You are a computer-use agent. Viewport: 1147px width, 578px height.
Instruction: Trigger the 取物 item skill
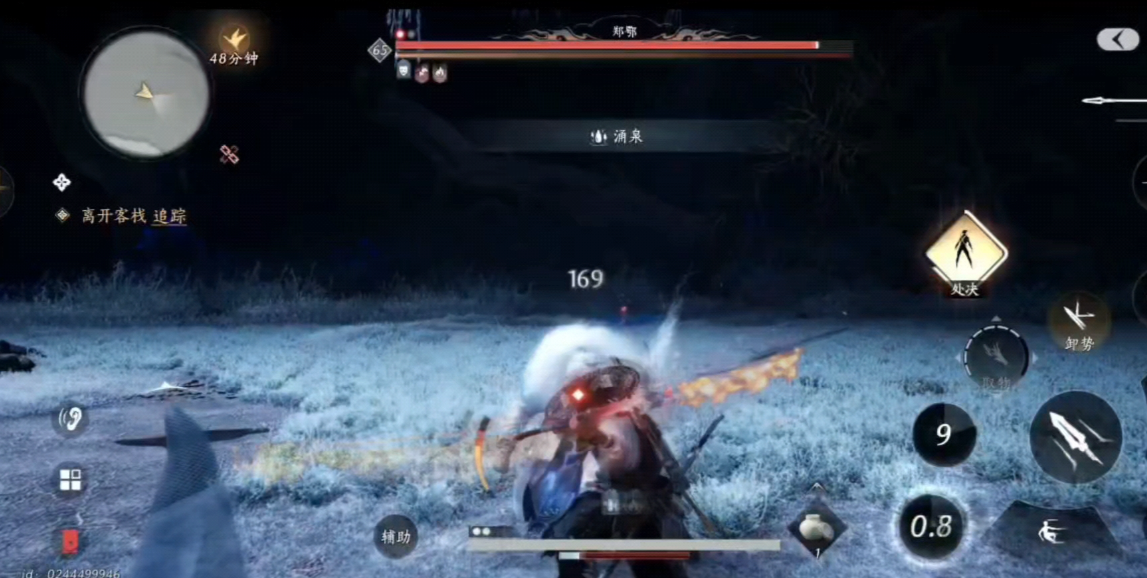[995, 357]
